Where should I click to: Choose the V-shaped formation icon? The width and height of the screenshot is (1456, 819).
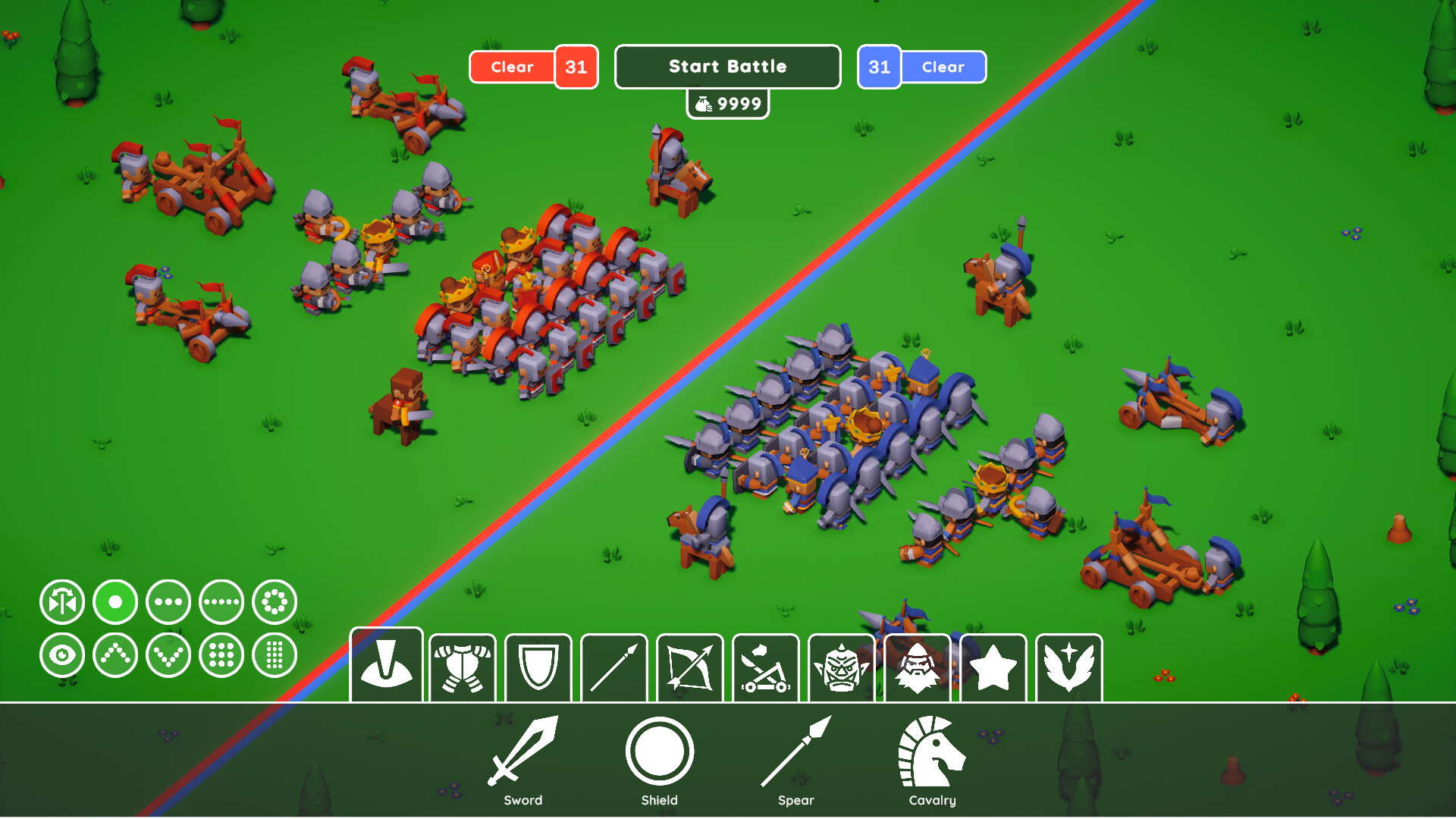point(168,654)
